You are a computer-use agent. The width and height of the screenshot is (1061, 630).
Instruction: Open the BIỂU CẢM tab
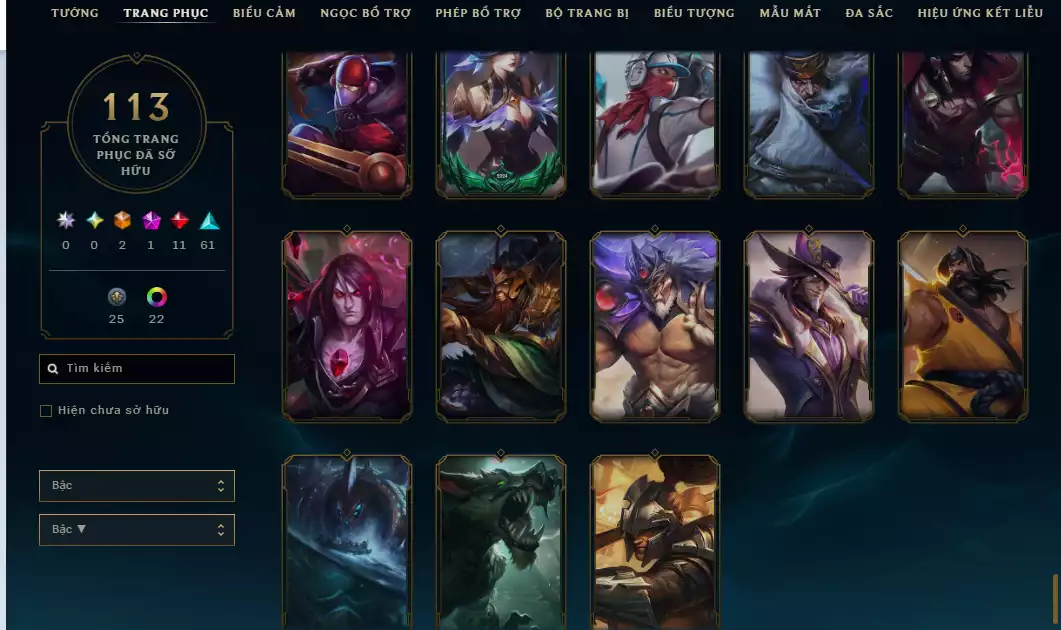264,13
